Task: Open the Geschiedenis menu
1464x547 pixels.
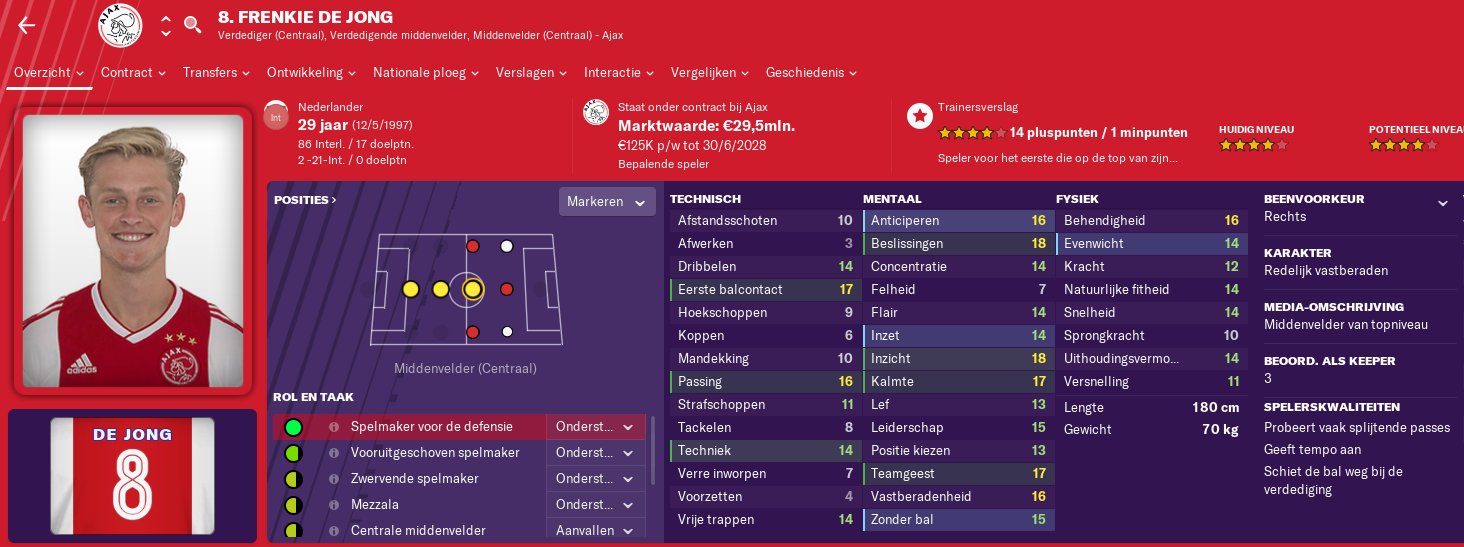Action: [x=811, y=73]
